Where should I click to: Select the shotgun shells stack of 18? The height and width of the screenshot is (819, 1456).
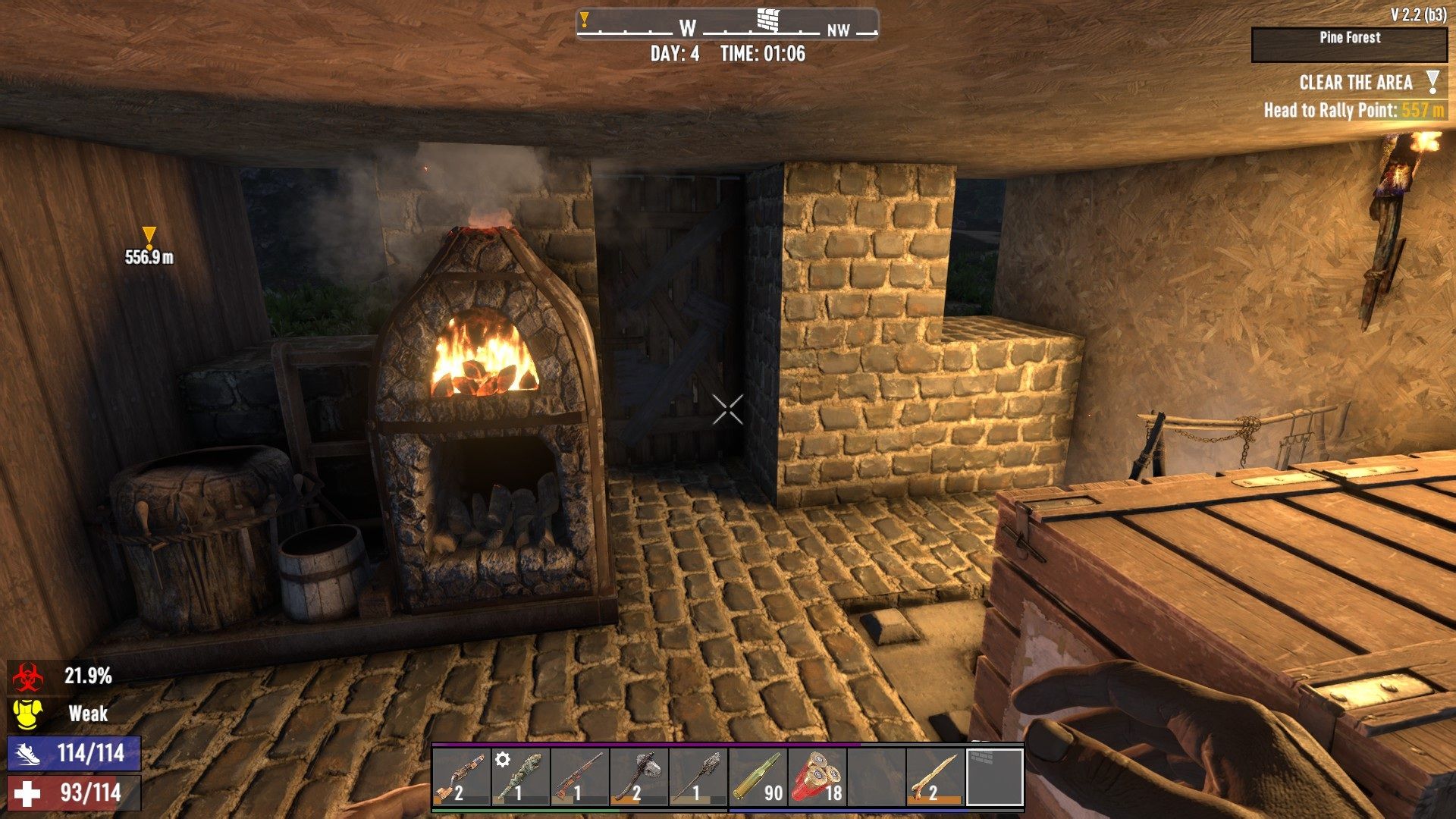coord(817,777)
